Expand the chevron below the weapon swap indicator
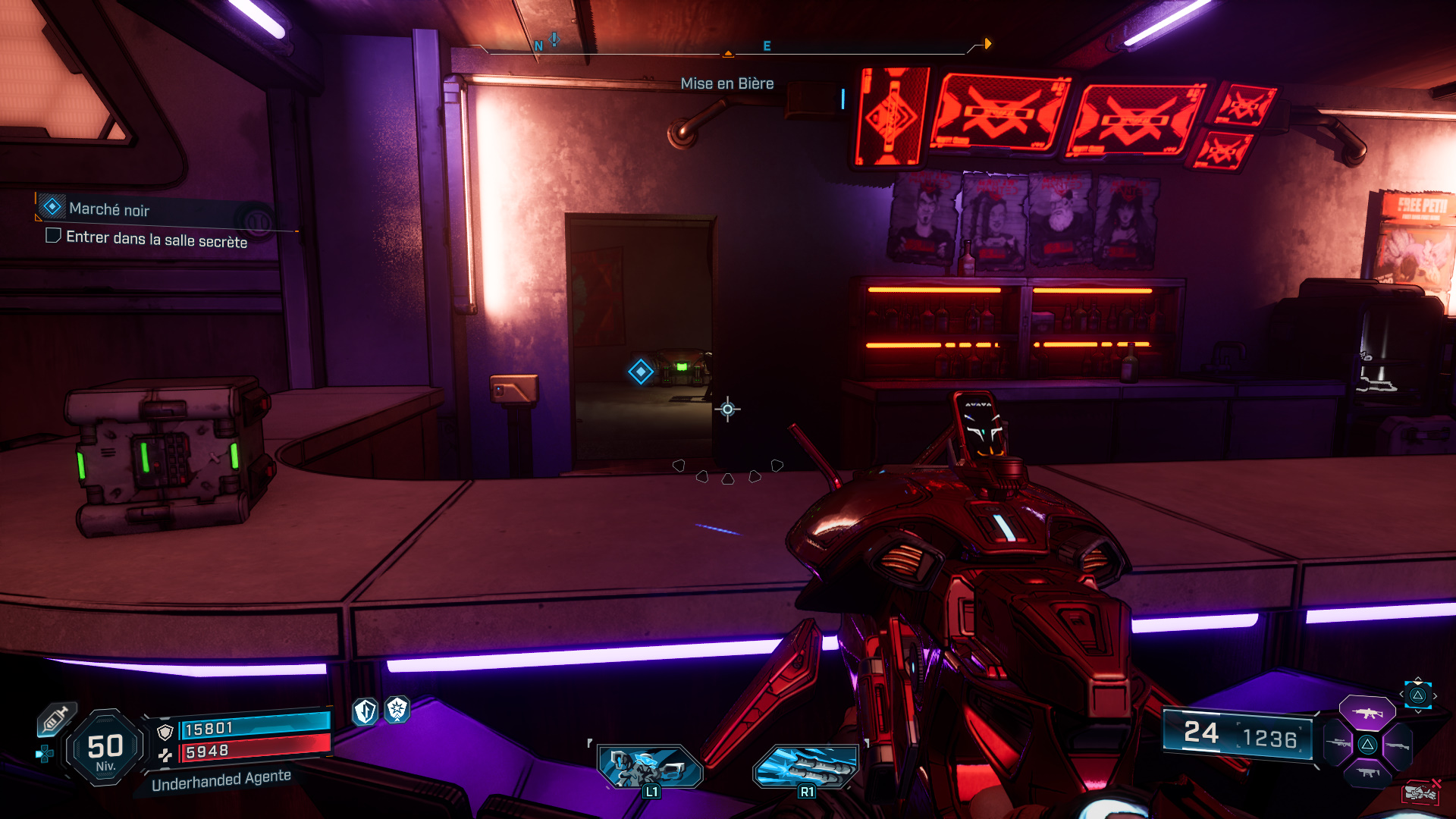 click(x=1418, y=711)
